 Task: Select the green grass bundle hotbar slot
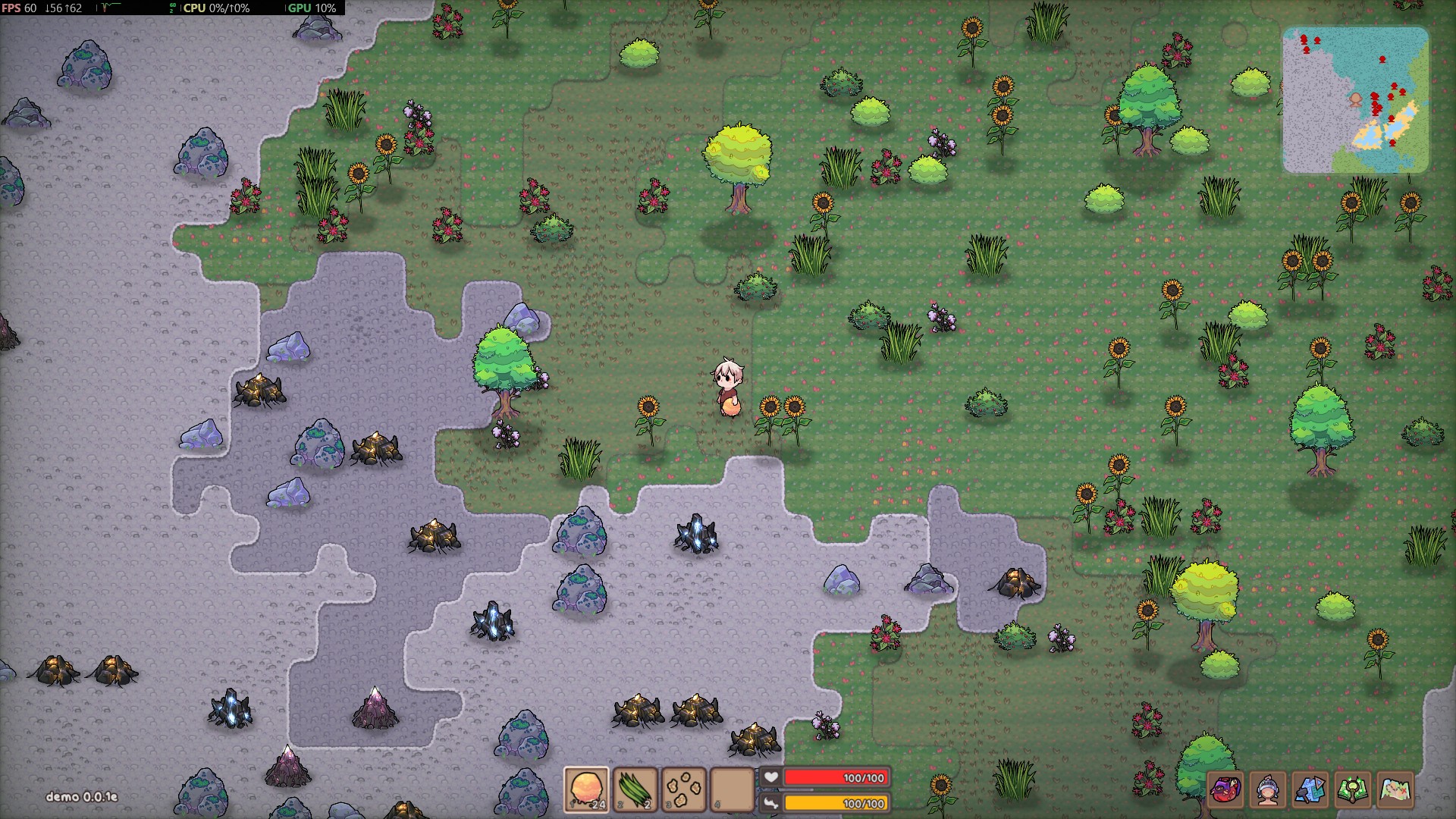(x=635, y=789)
